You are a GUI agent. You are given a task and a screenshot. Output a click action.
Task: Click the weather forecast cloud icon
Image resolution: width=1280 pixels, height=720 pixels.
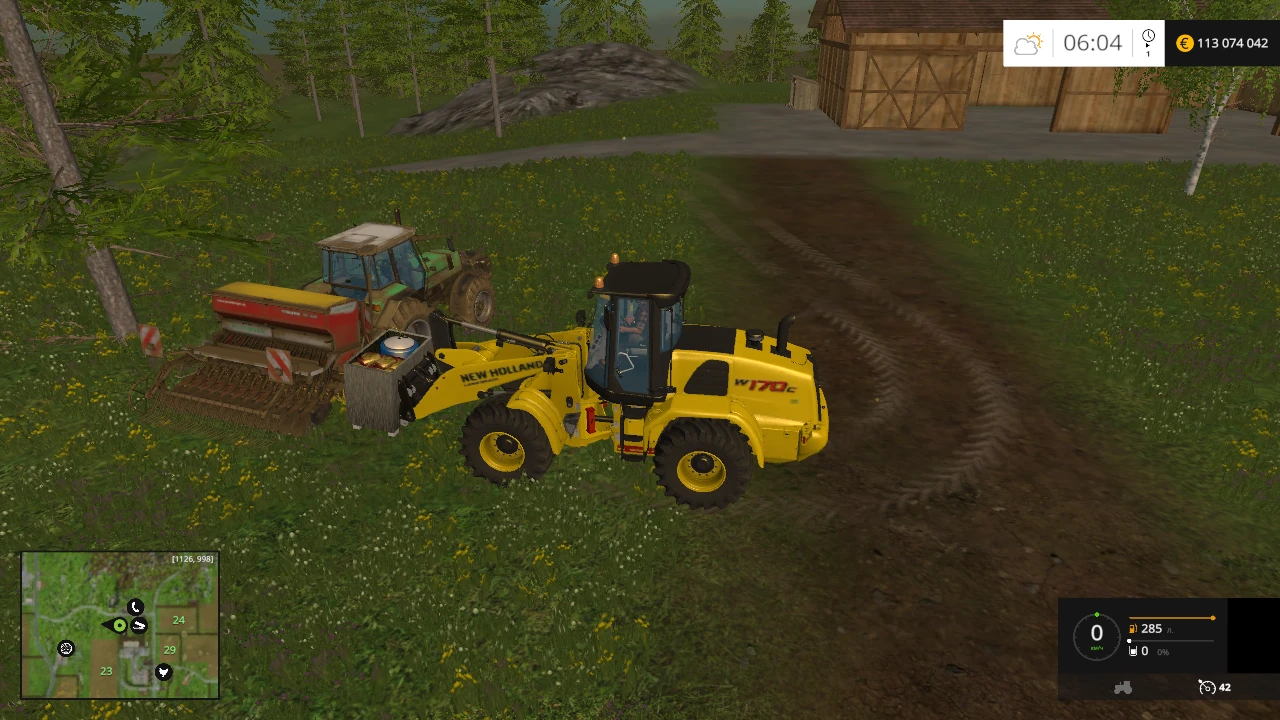(1027, 43)
